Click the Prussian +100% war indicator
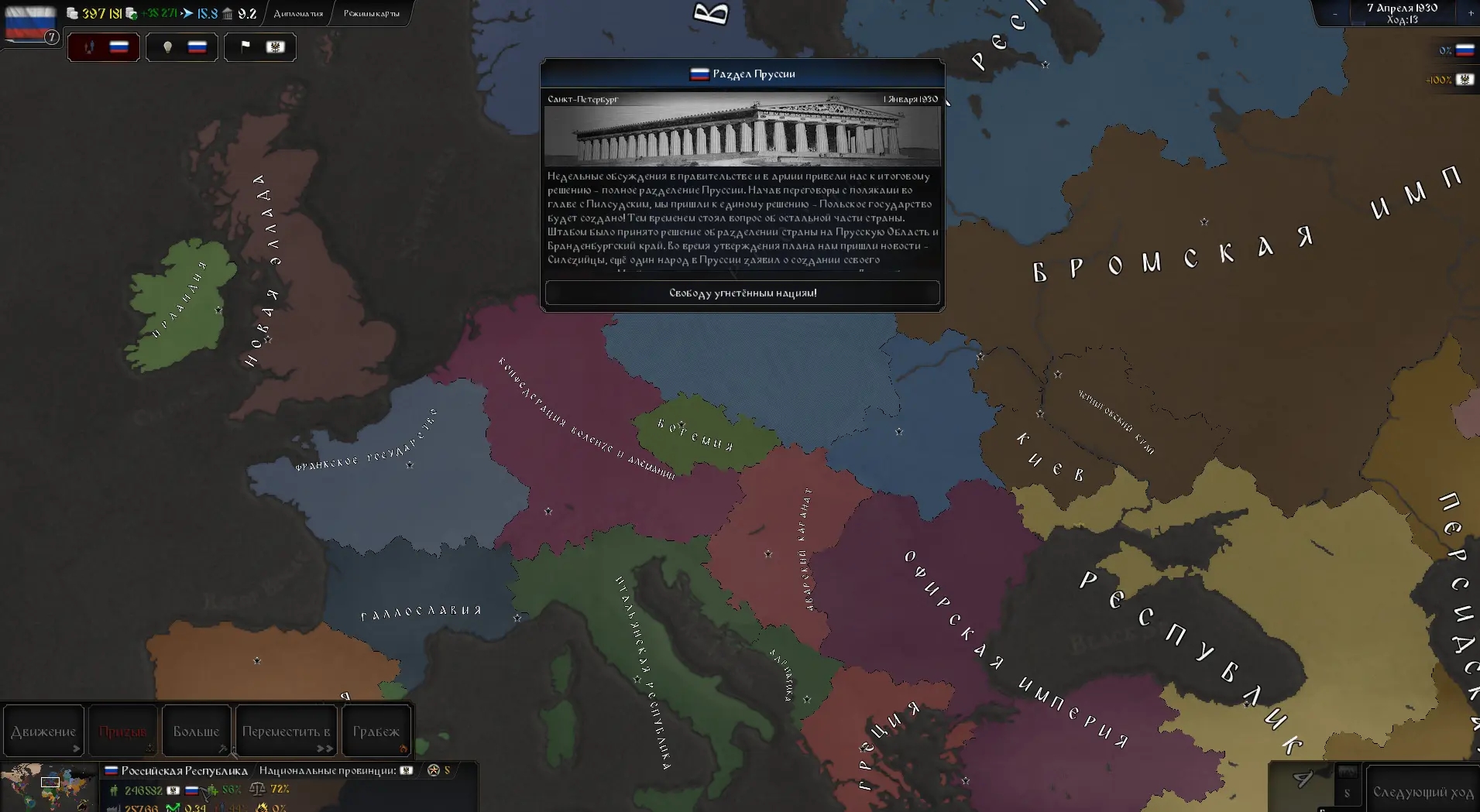This screenshot has height=812, width=1480. tap(1450, 80)
